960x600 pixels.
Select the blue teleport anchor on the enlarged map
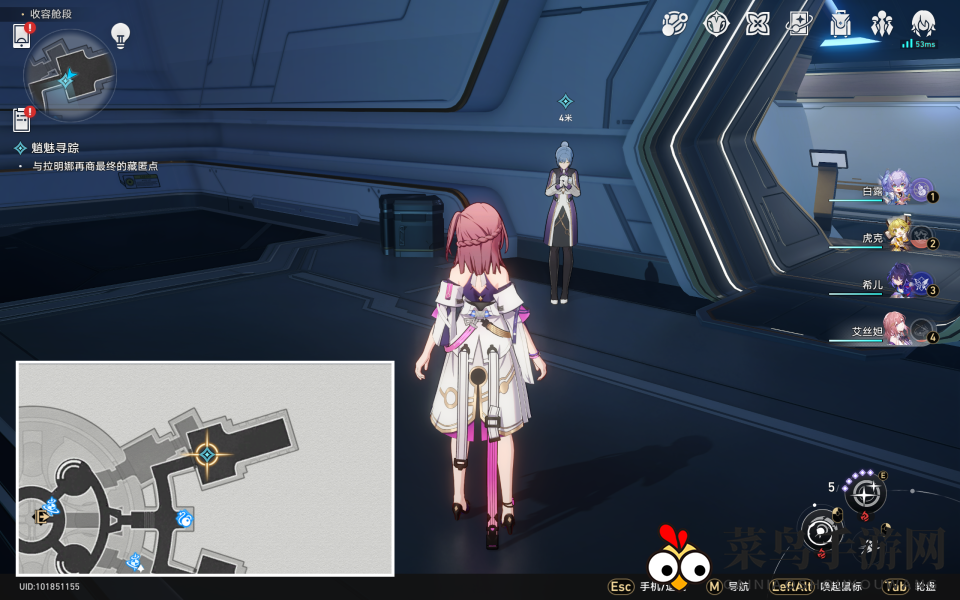click(x=184, y=518)
